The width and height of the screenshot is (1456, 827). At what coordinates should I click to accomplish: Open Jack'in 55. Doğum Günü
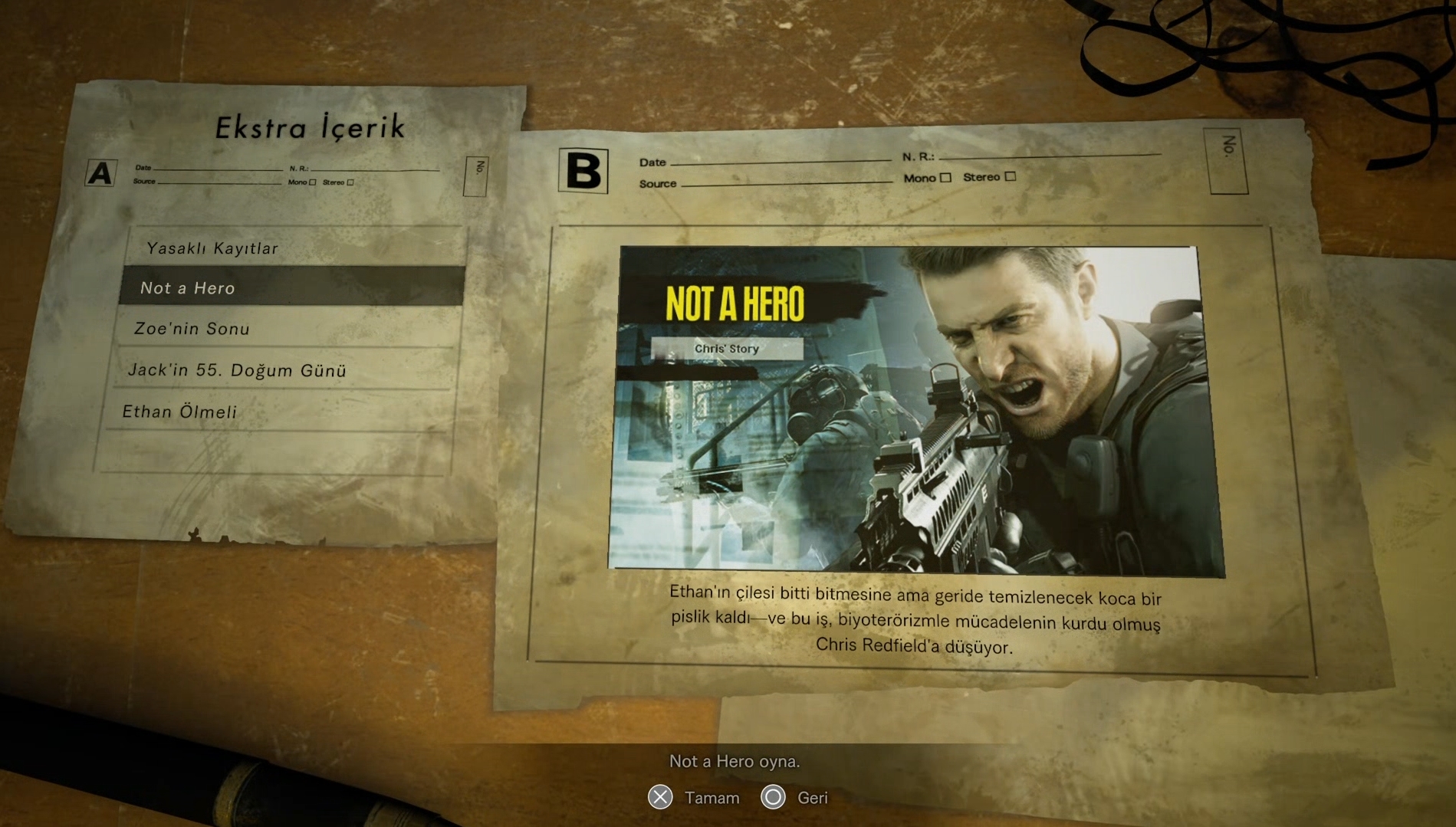(x=237, y=370)
